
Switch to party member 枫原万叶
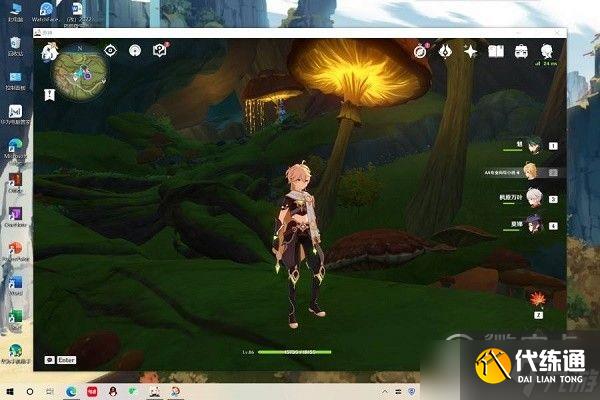click(535, 198)
